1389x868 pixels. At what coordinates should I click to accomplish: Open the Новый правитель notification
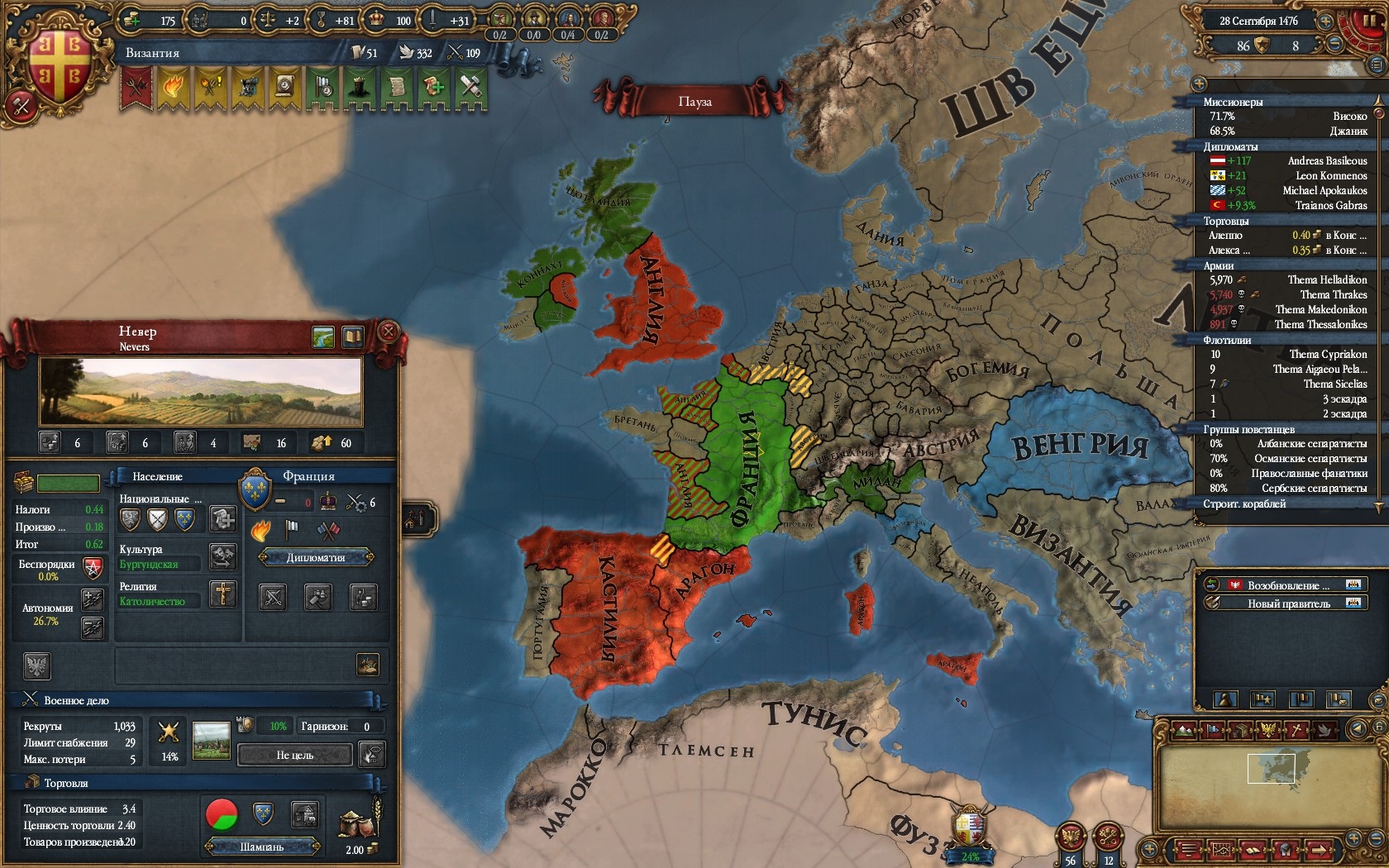pyautogui.click(x=1288, y=603)
